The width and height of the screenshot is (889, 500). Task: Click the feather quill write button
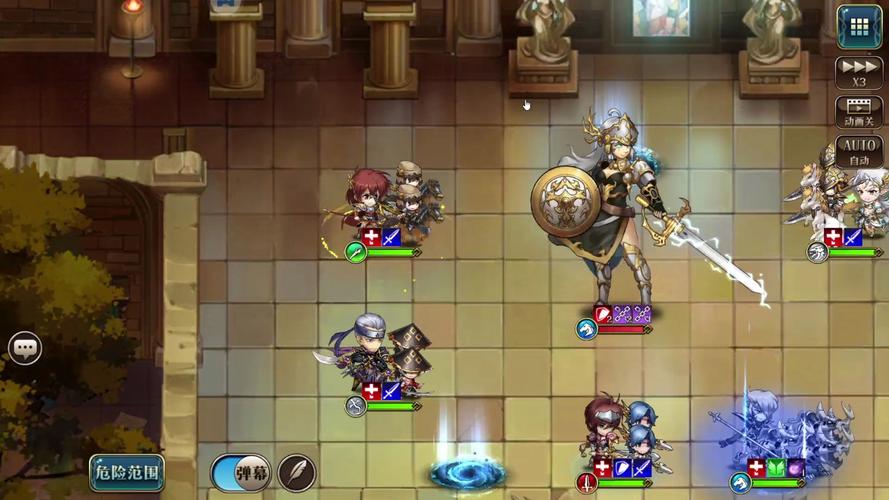pyautogui.click(x=296, y=472)
